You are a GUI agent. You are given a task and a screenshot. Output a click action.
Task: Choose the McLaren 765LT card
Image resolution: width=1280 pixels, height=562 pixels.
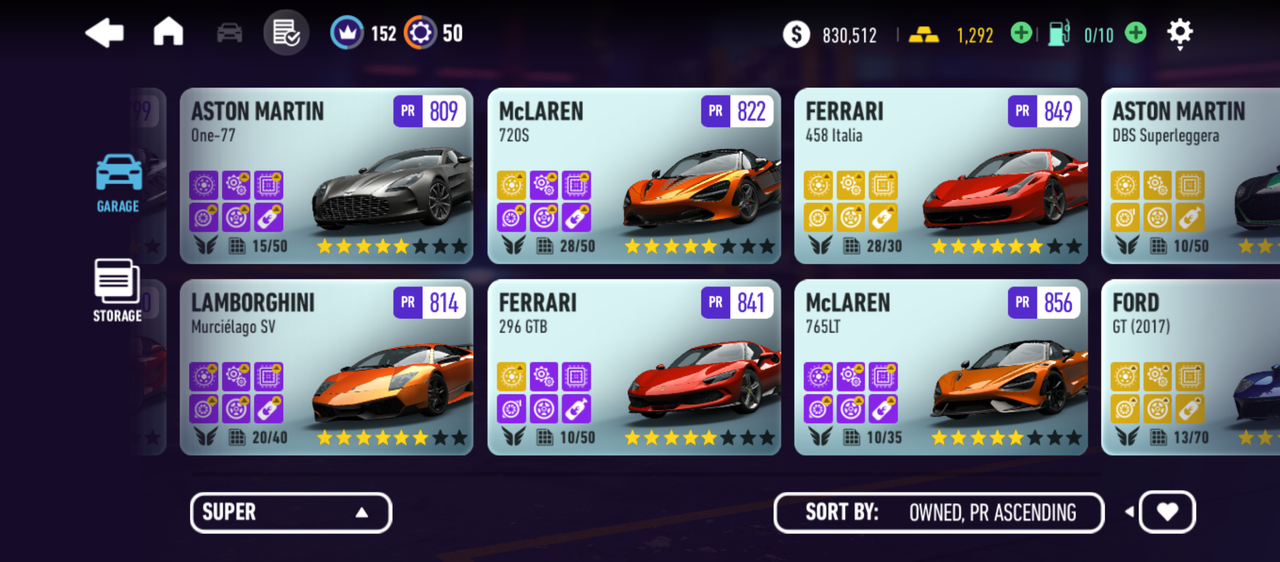(941, 367)
